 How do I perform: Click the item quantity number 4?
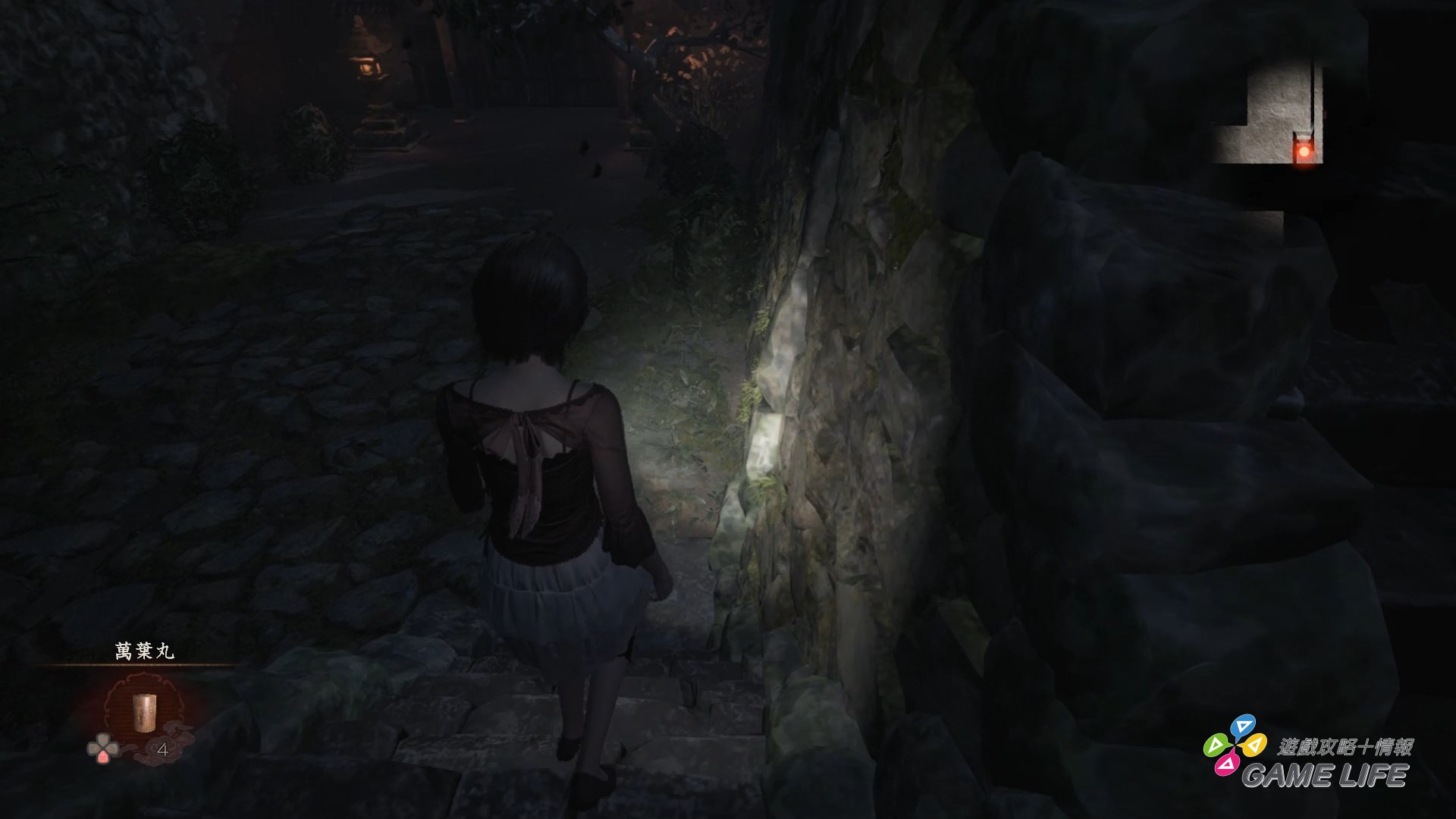tap(163, 749)
